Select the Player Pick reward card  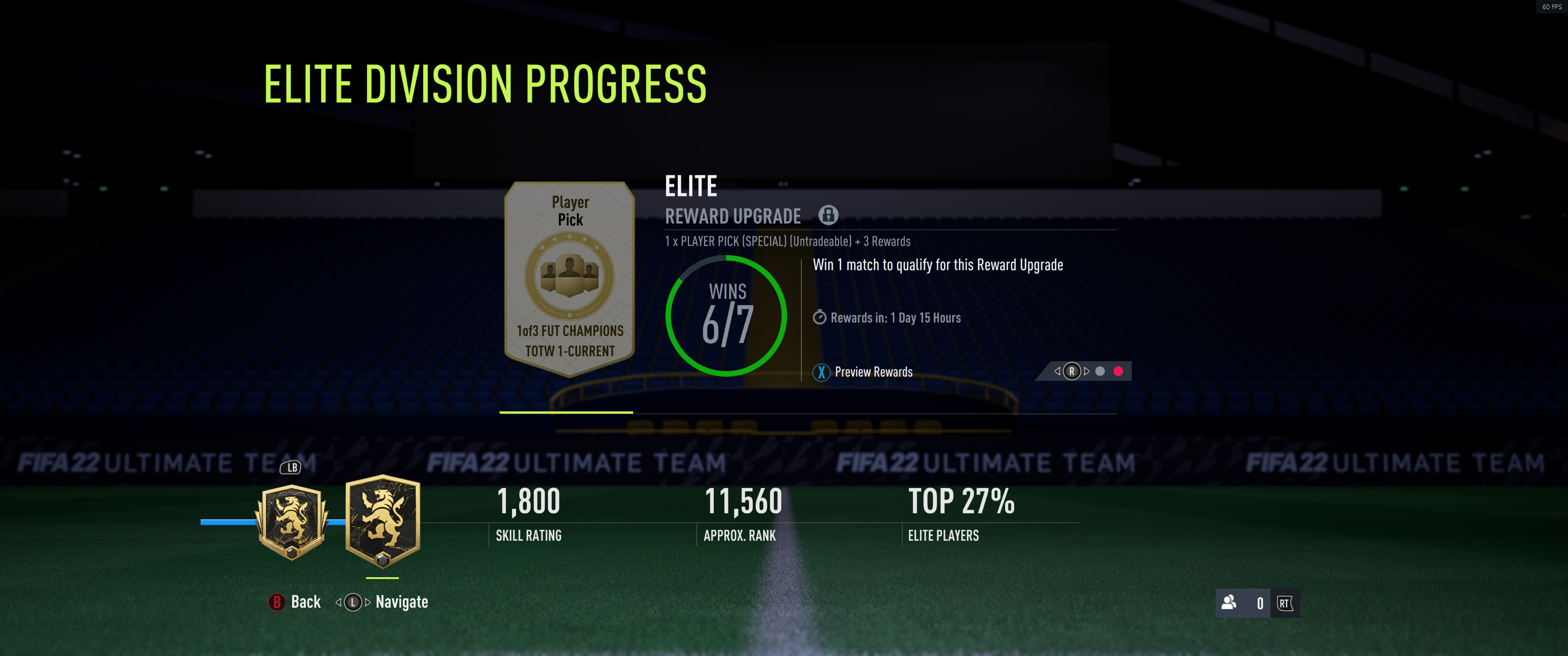click(570, 278)
